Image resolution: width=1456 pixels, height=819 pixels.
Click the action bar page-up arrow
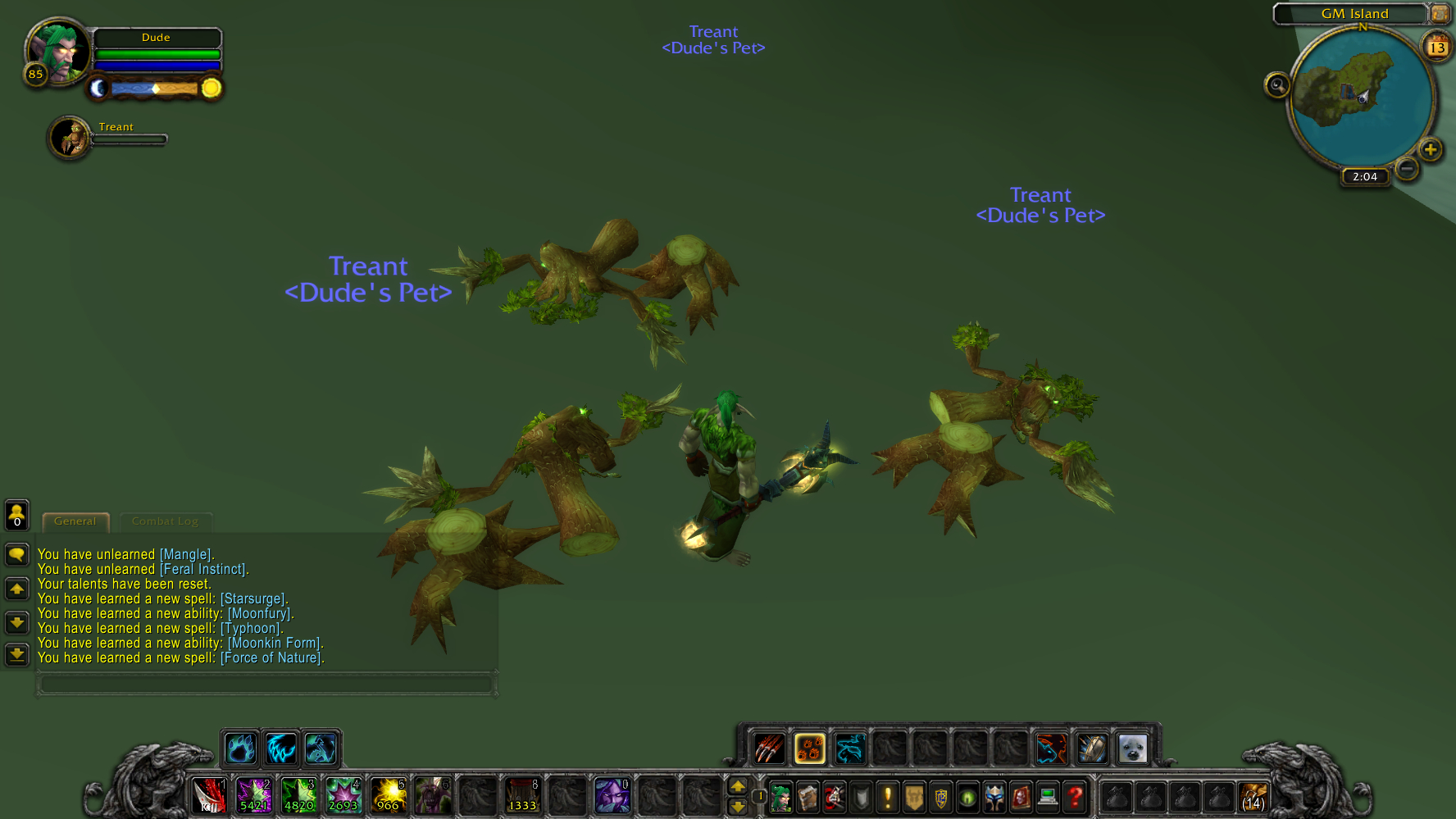coord(739,787)
